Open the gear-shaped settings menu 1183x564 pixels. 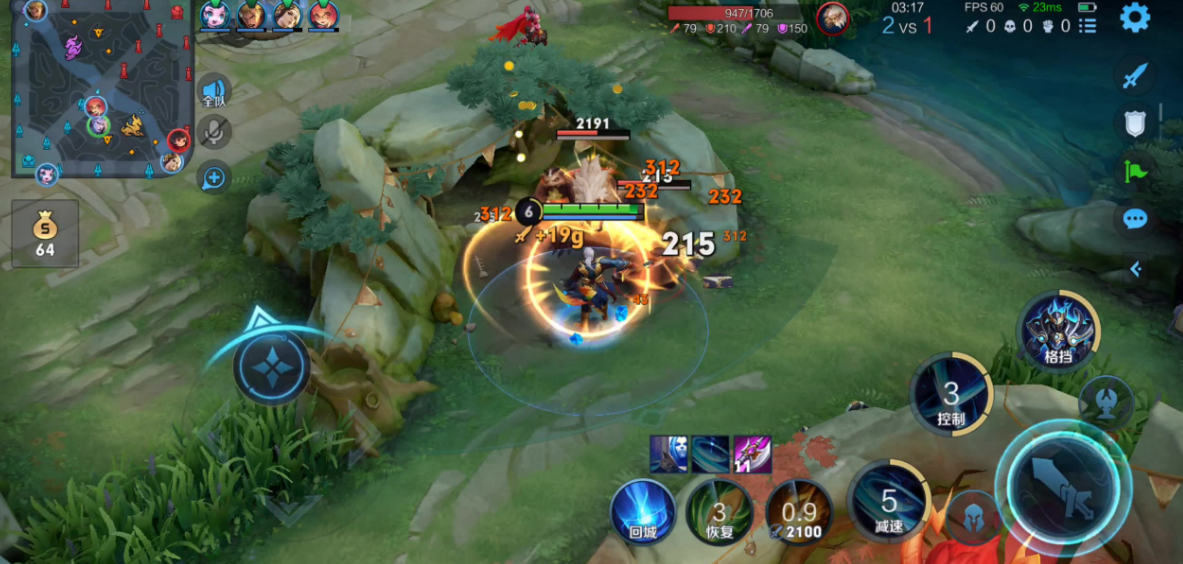(1135, 18)
